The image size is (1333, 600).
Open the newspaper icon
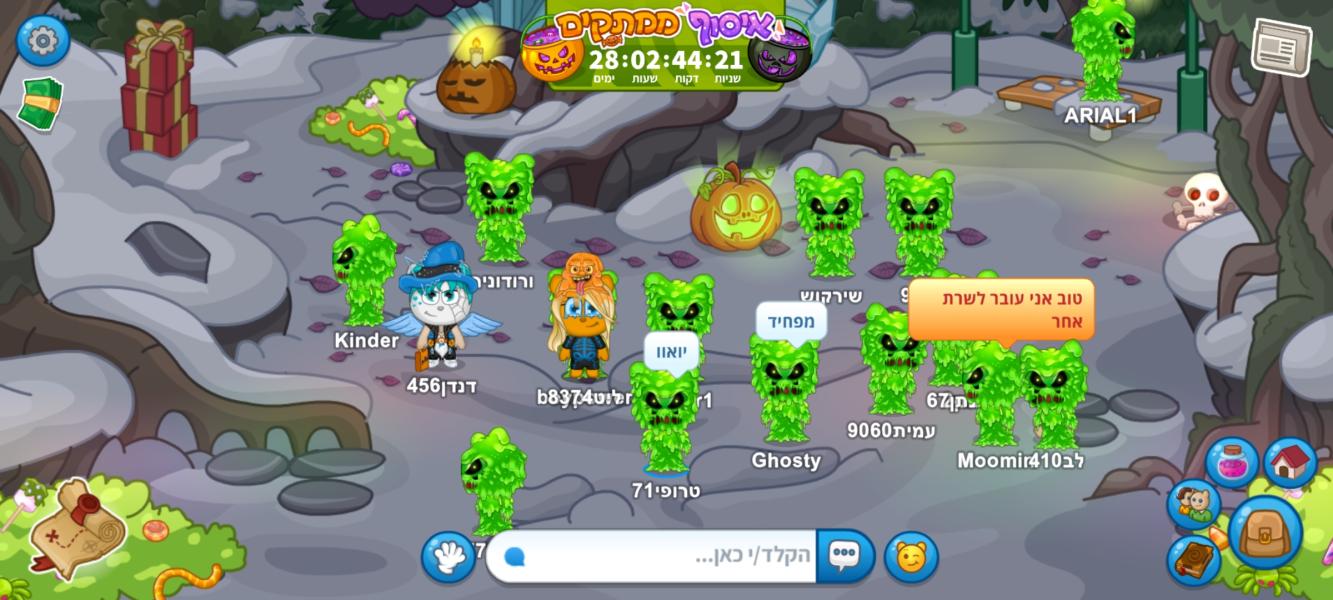coord(1281,46)
